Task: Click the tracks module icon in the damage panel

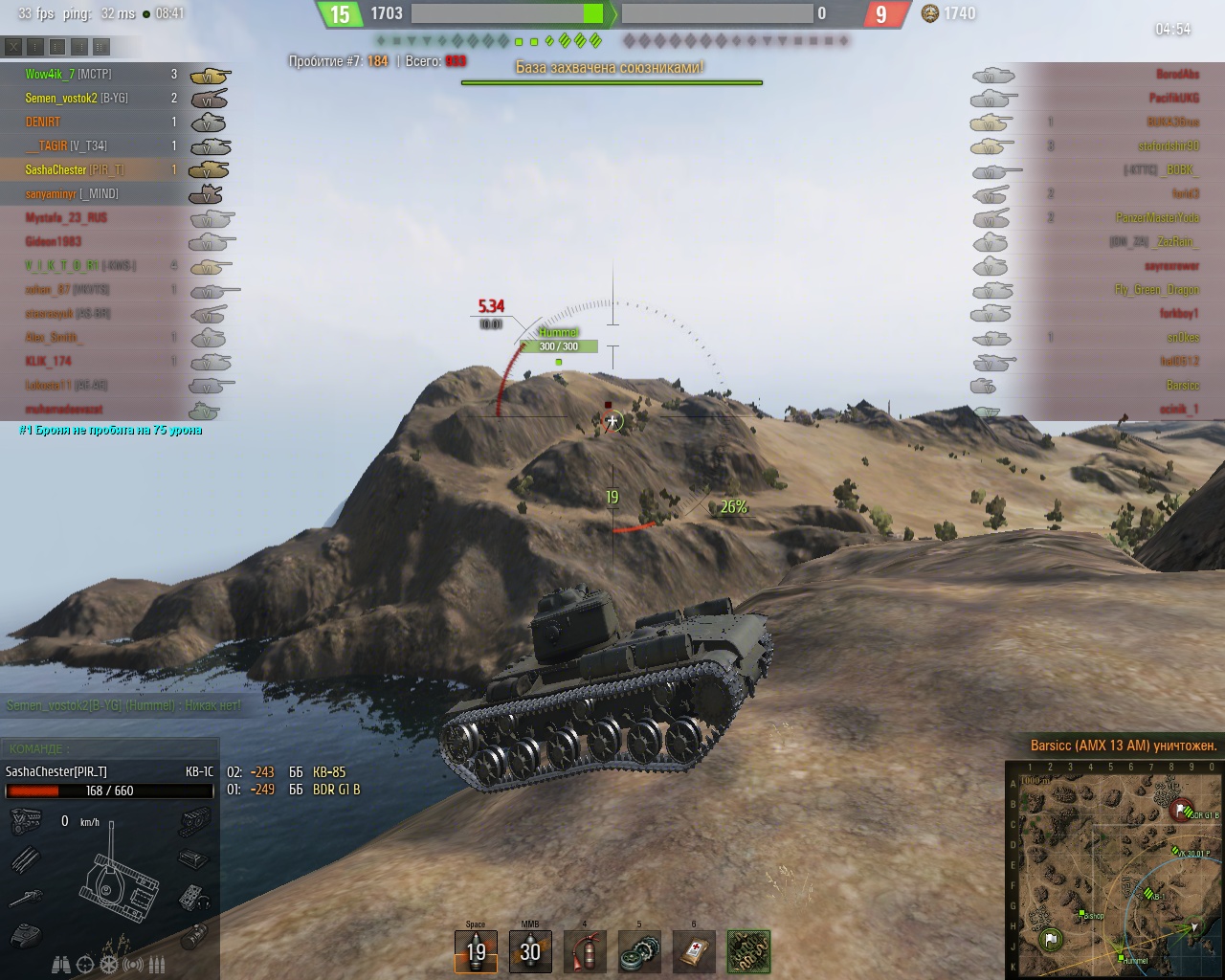Action: click(194, 821)
